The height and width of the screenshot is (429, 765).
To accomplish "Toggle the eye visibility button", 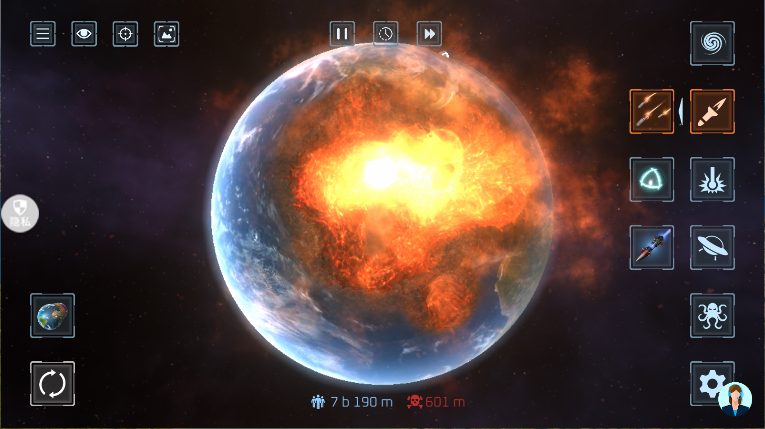I will pos(84,34).
